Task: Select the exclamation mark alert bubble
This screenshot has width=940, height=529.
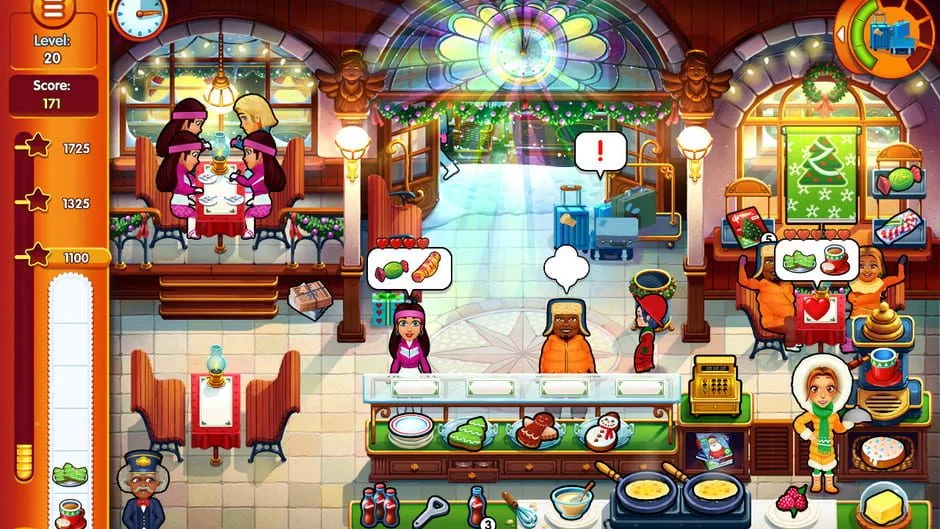Action: coord(600,153)
